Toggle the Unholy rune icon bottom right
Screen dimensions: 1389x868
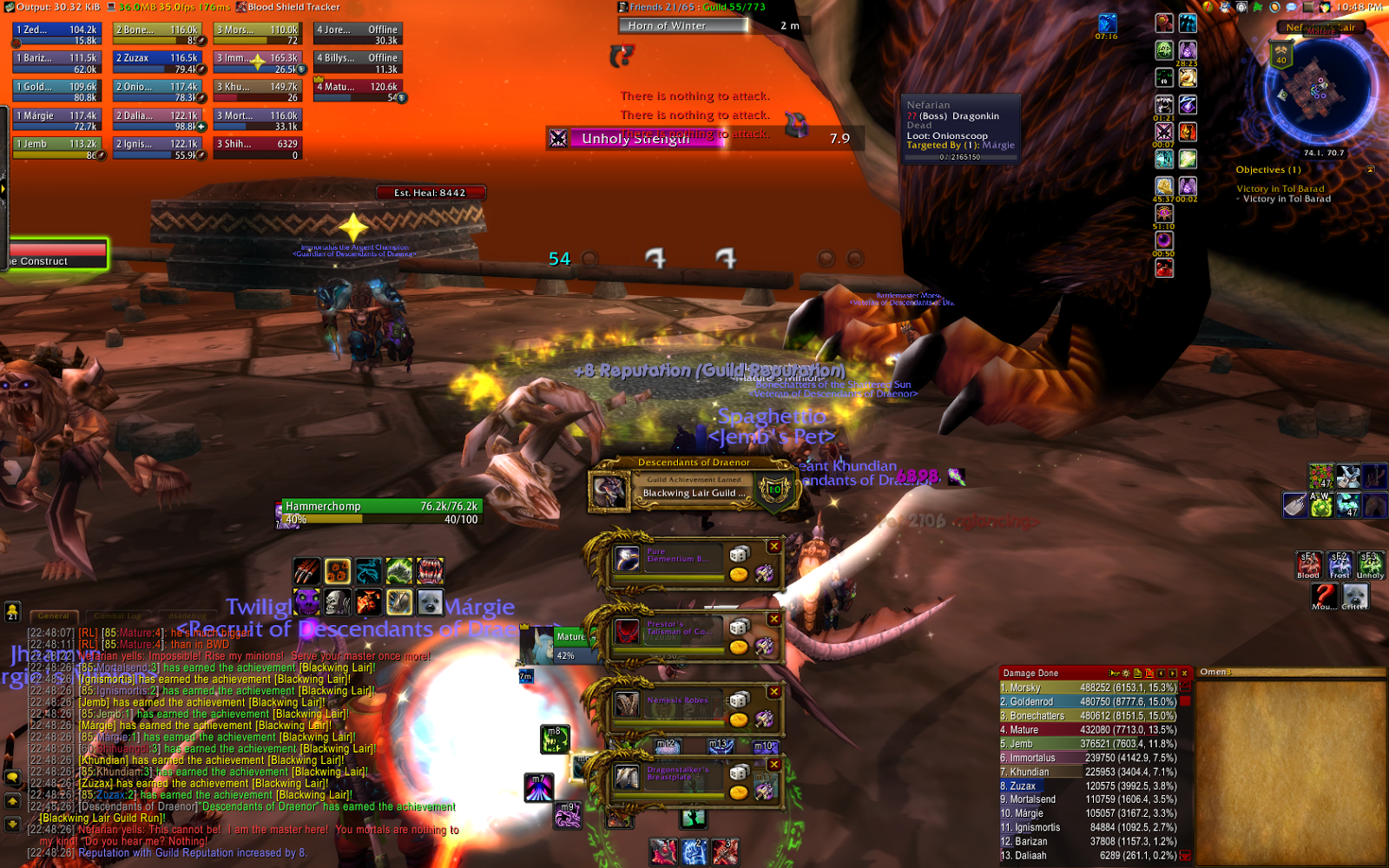(1370, 565)
